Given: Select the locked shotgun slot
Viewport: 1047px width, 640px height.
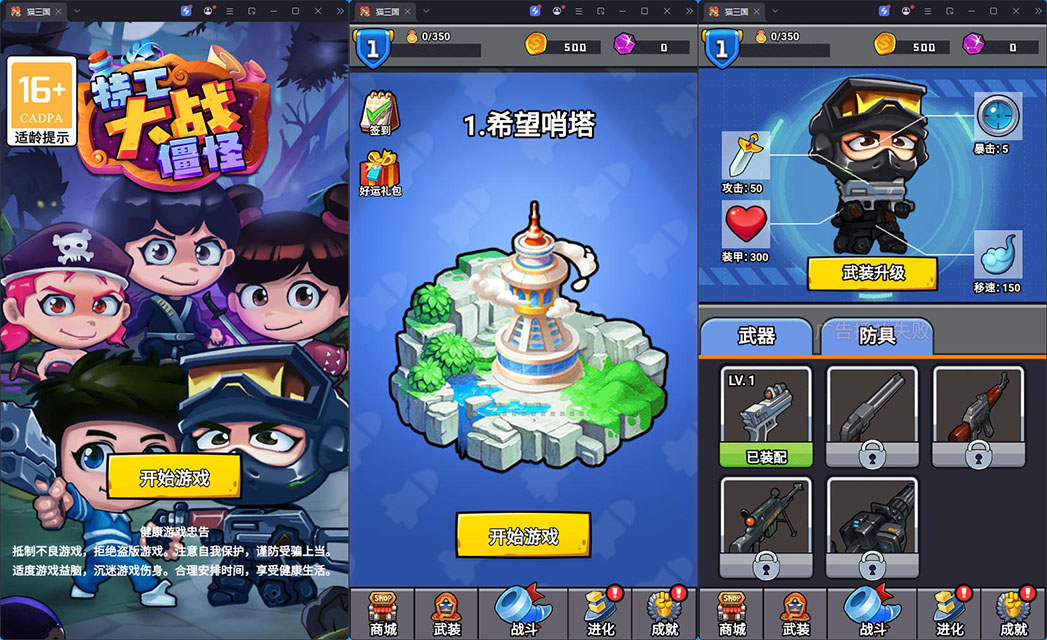Looking at the screenshot, I should coord(872,416).
